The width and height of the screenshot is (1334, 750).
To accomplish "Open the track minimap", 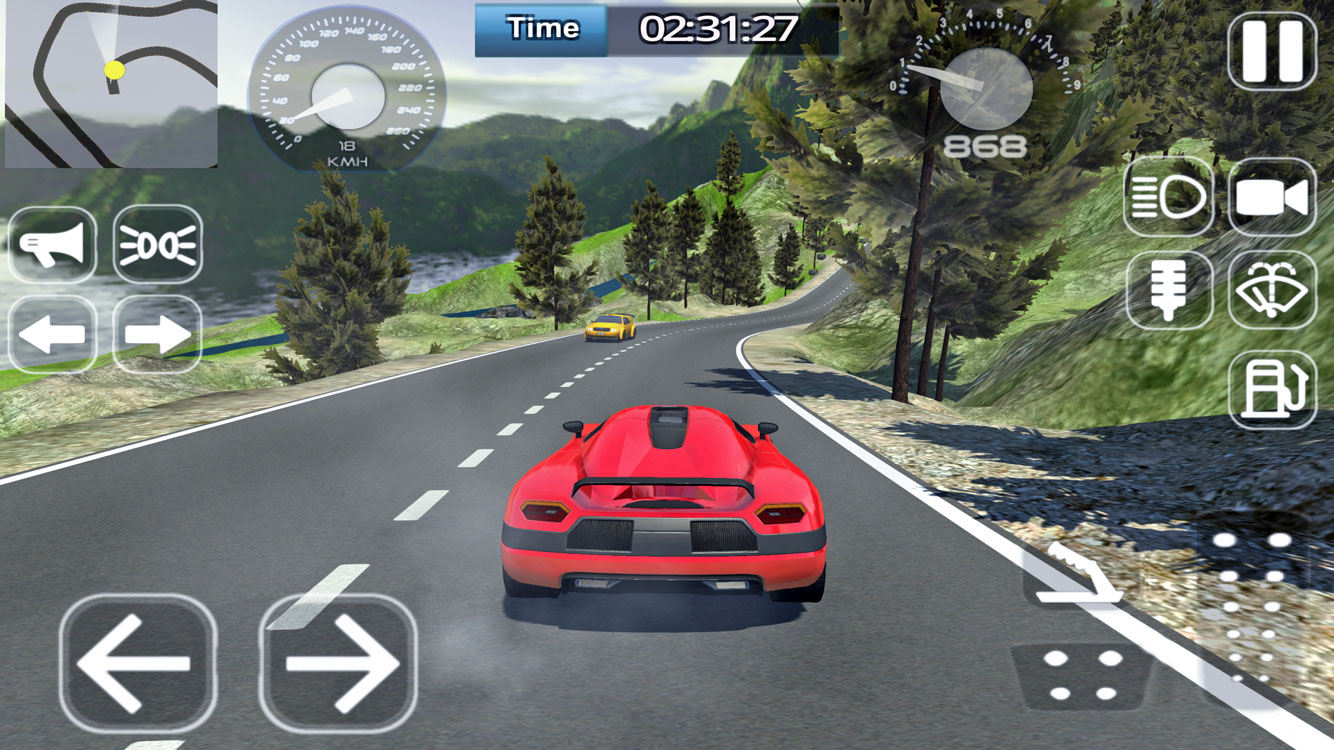I will click(111, 84).
